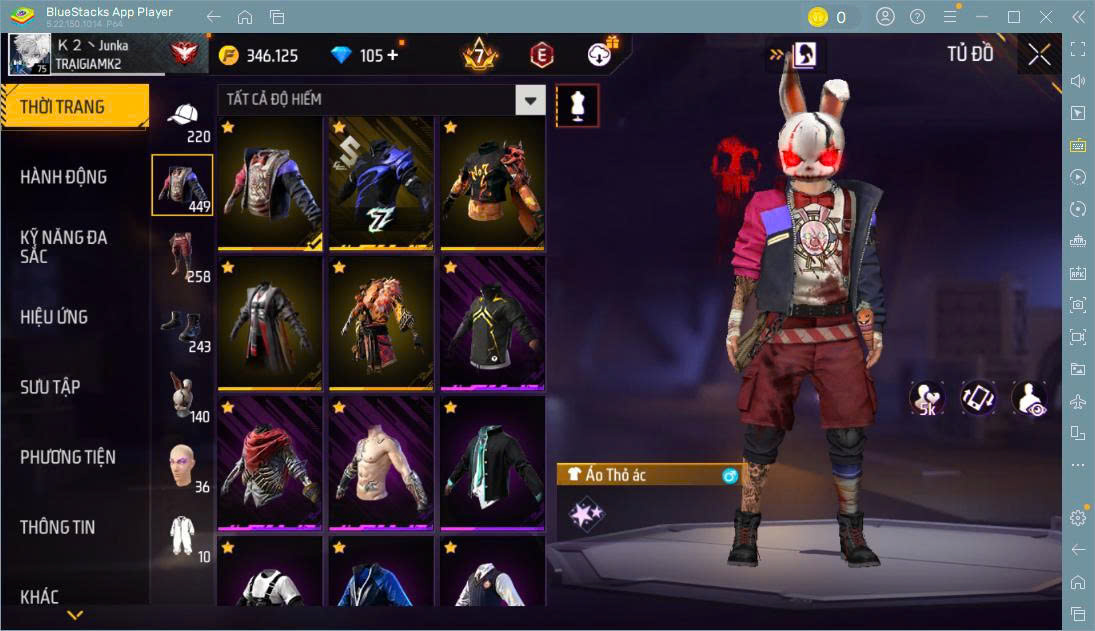Show the THÔNG TIN tab
The height and width of the screenshot is (631, 1095).
(58, 527)
